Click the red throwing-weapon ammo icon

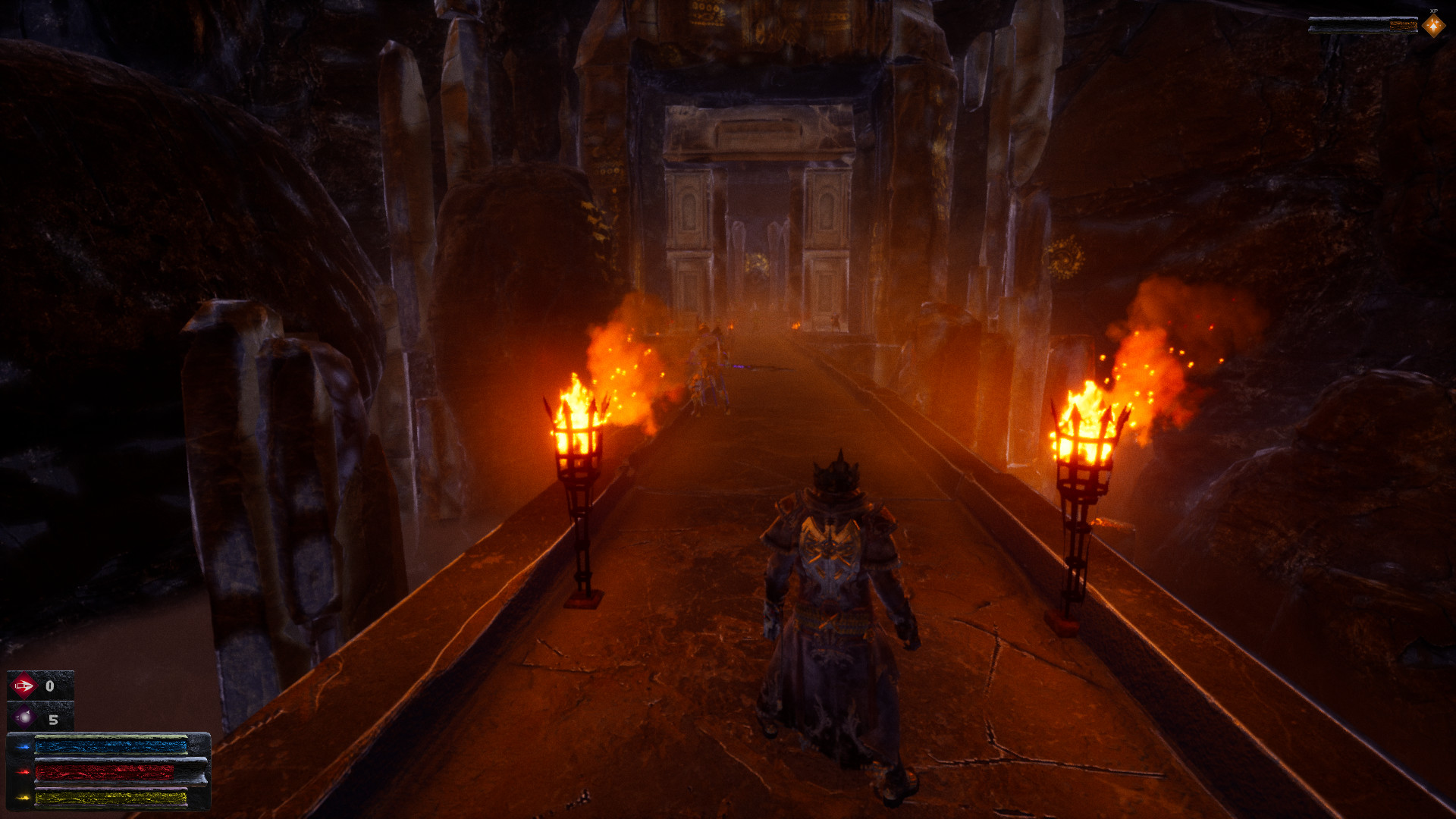[24, 686]
